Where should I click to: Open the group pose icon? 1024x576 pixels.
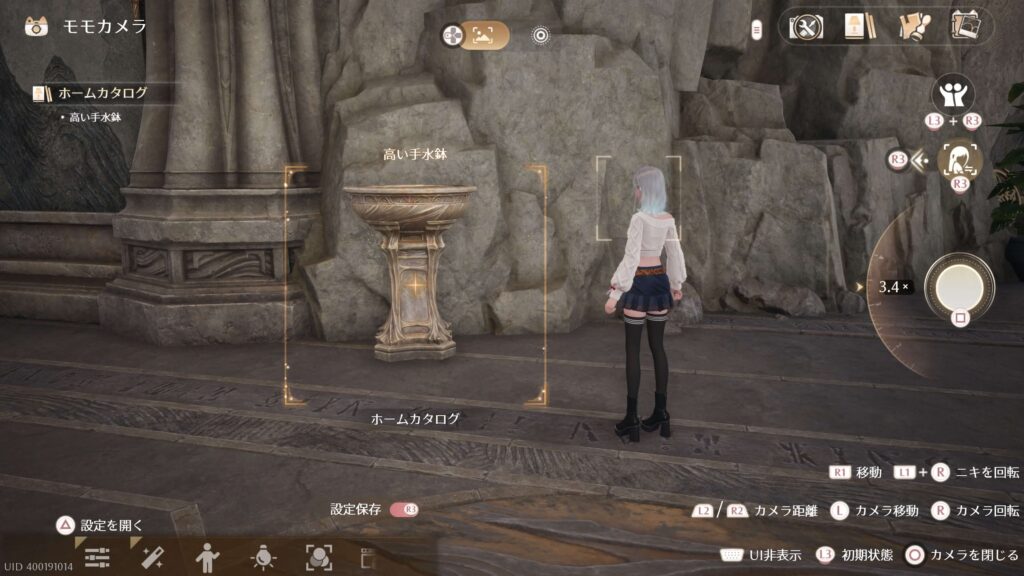click(x=953, y=95)
